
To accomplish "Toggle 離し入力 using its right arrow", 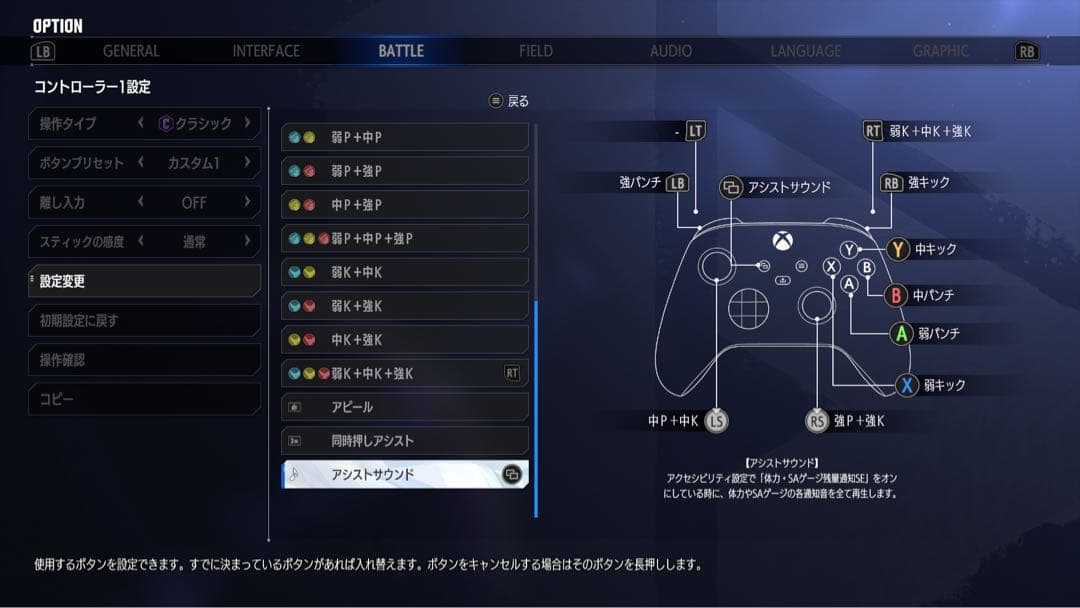I will pos(247,202).
